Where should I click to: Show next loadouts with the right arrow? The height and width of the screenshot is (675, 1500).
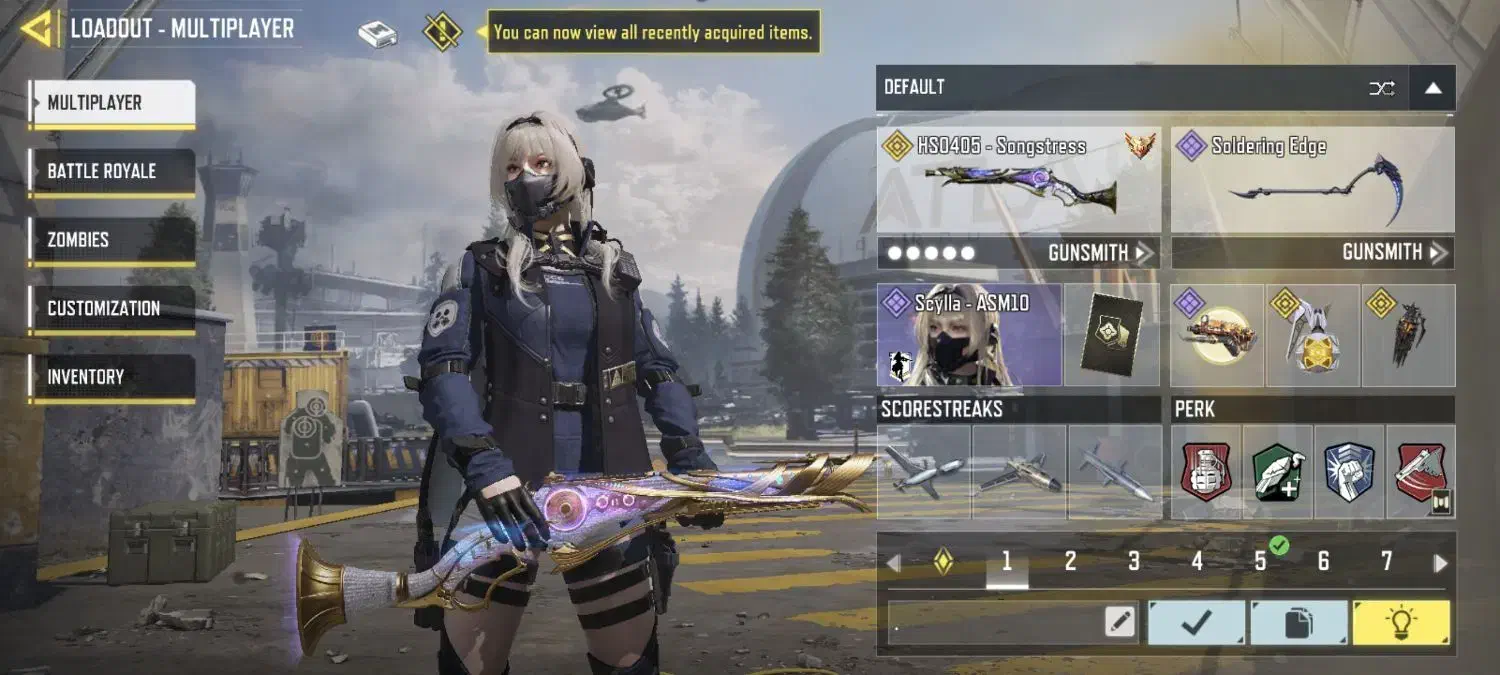tap(1440, 563)
